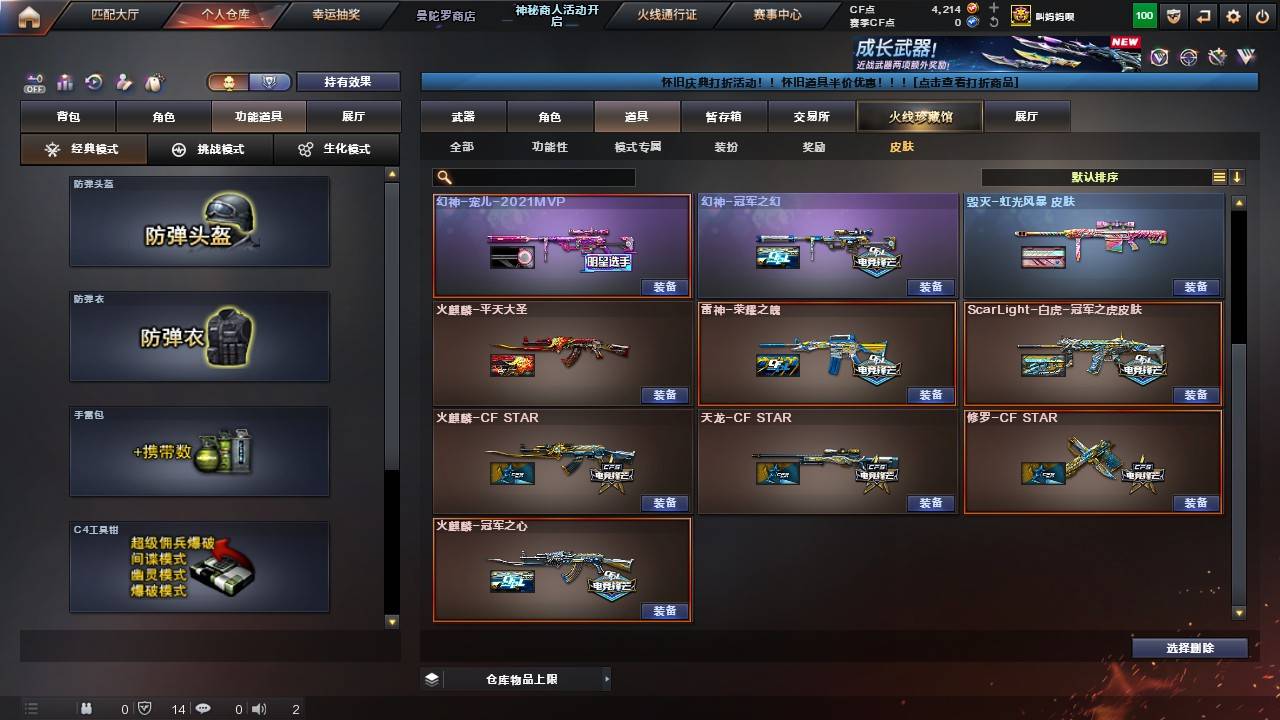
Task: Select the pet icon in the warehouse toolbar
Action: tap(153, 80)
